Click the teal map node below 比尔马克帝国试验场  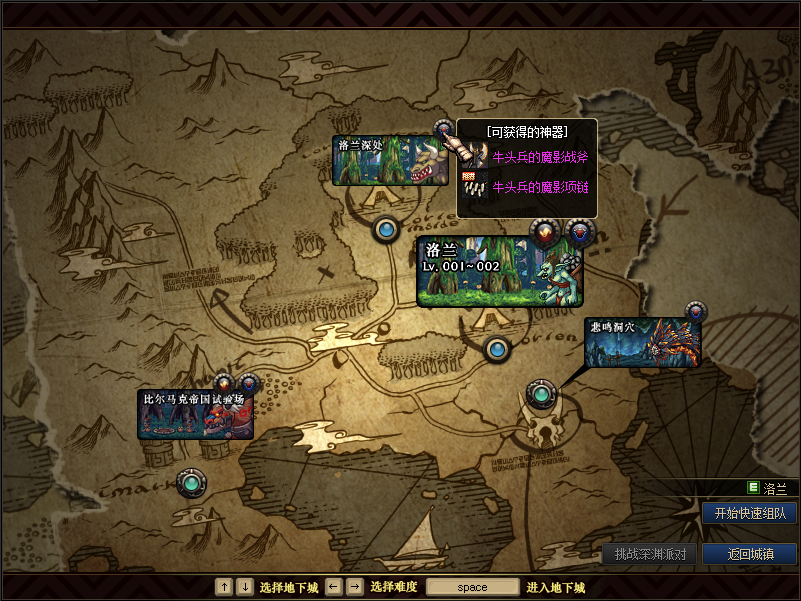coord(191,484)
